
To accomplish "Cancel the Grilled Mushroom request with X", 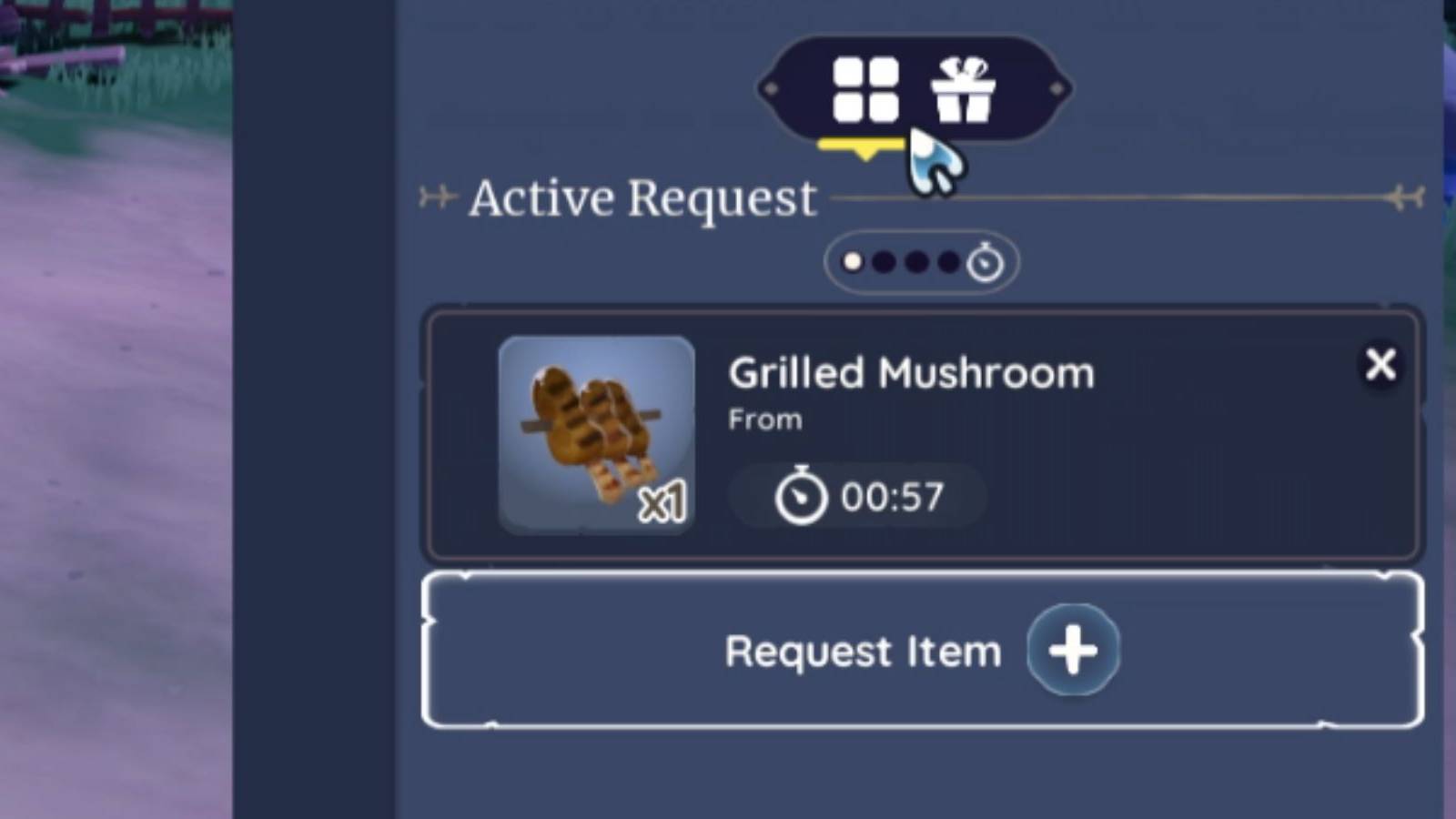I will click(1381, 366).
